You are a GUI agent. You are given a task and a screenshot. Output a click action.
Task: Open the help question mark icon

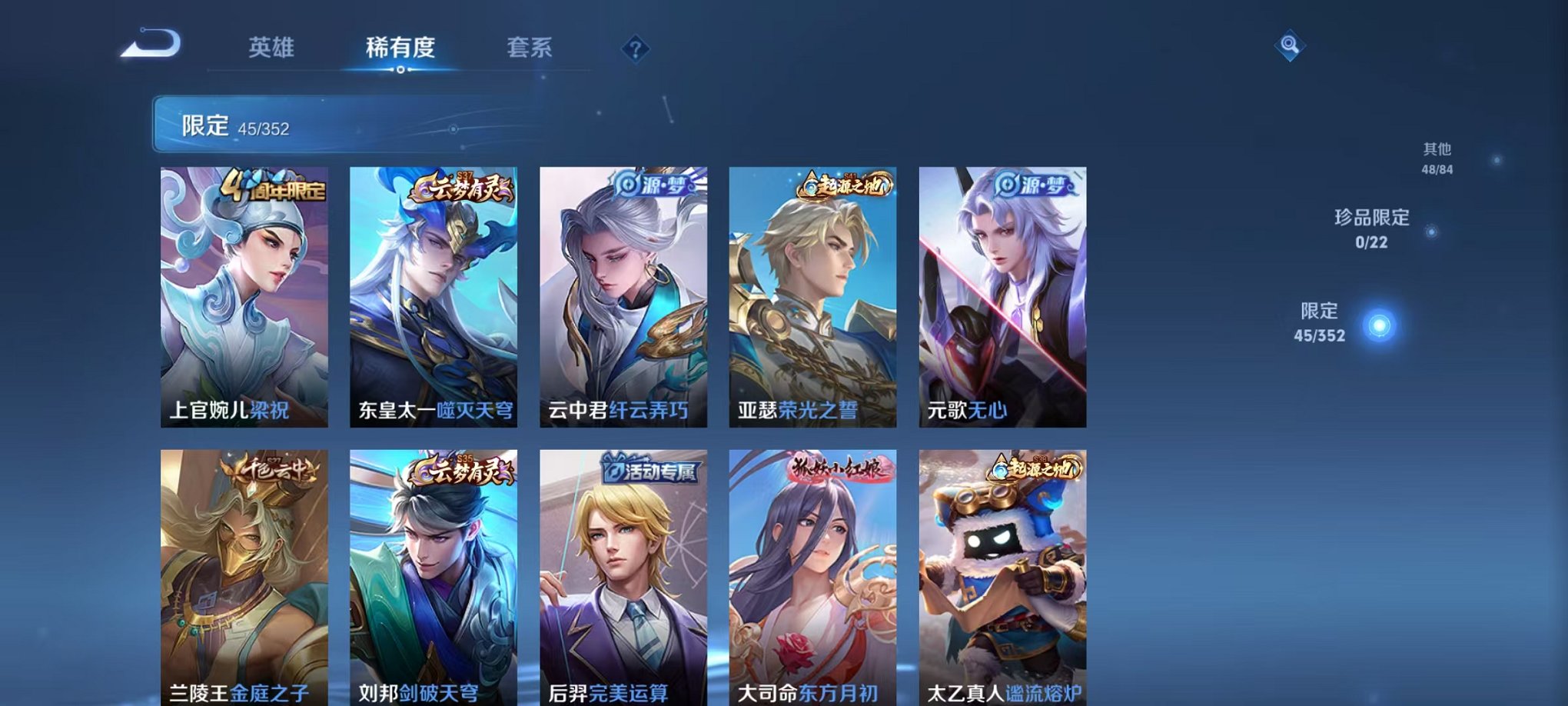click(635, 50)
